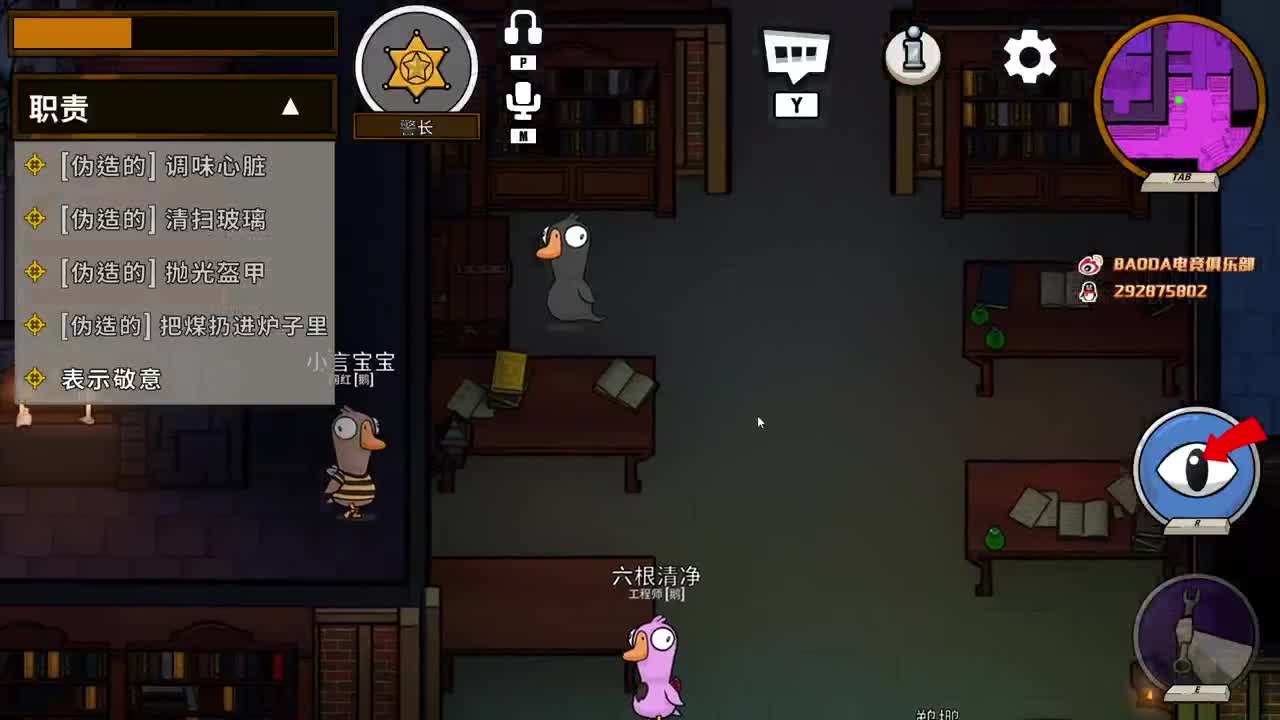Use the wrench ability (E)

pyautogui.click(x=1197, y=638)
